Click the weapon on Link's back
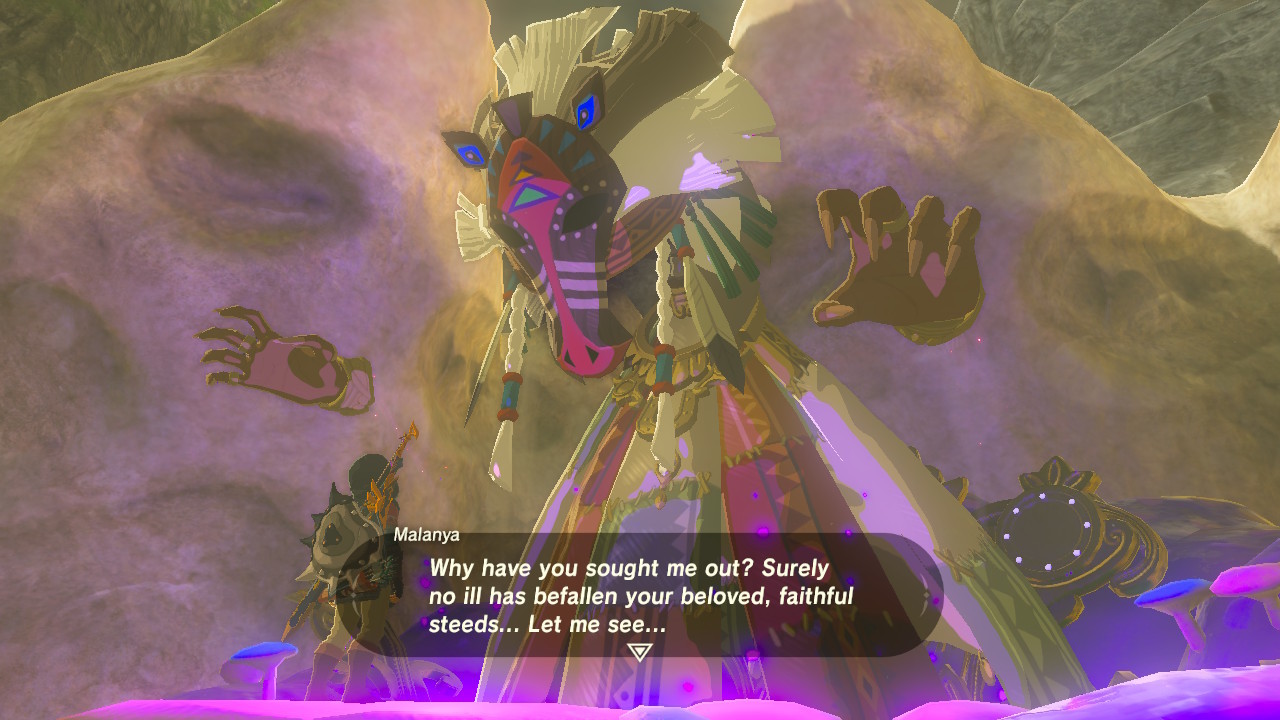Screen dimensions: 1280x720 tap(388, 460)
